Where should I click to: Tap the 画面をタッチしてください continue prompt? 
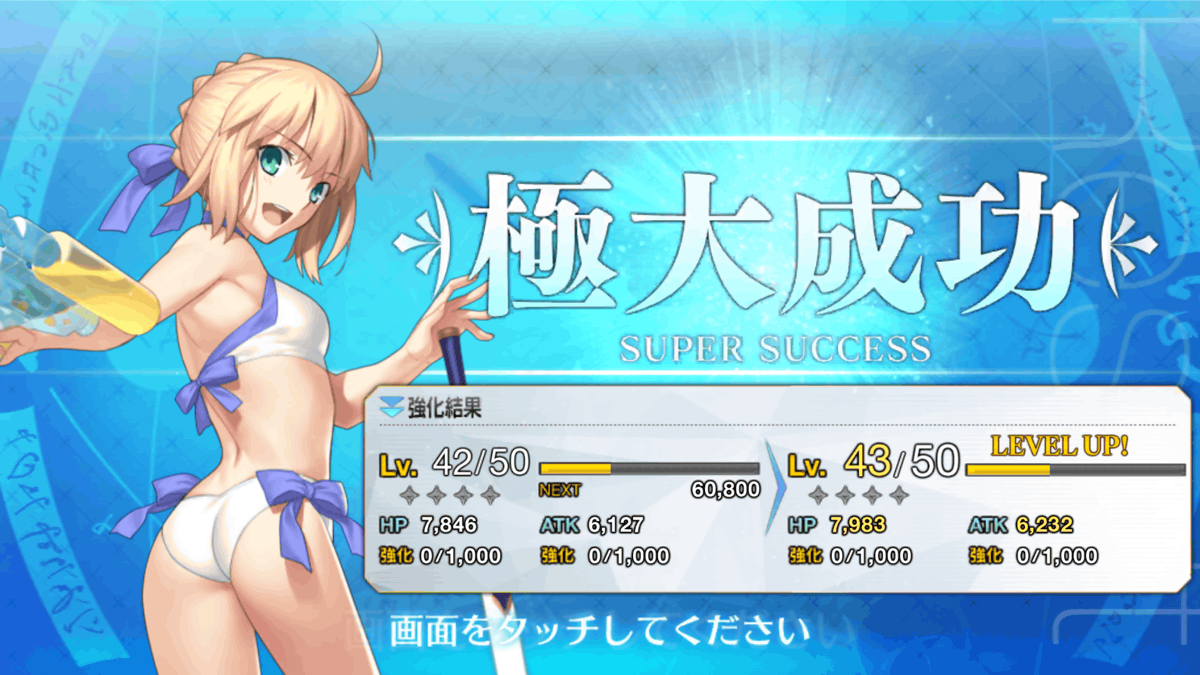pos(598,632)
